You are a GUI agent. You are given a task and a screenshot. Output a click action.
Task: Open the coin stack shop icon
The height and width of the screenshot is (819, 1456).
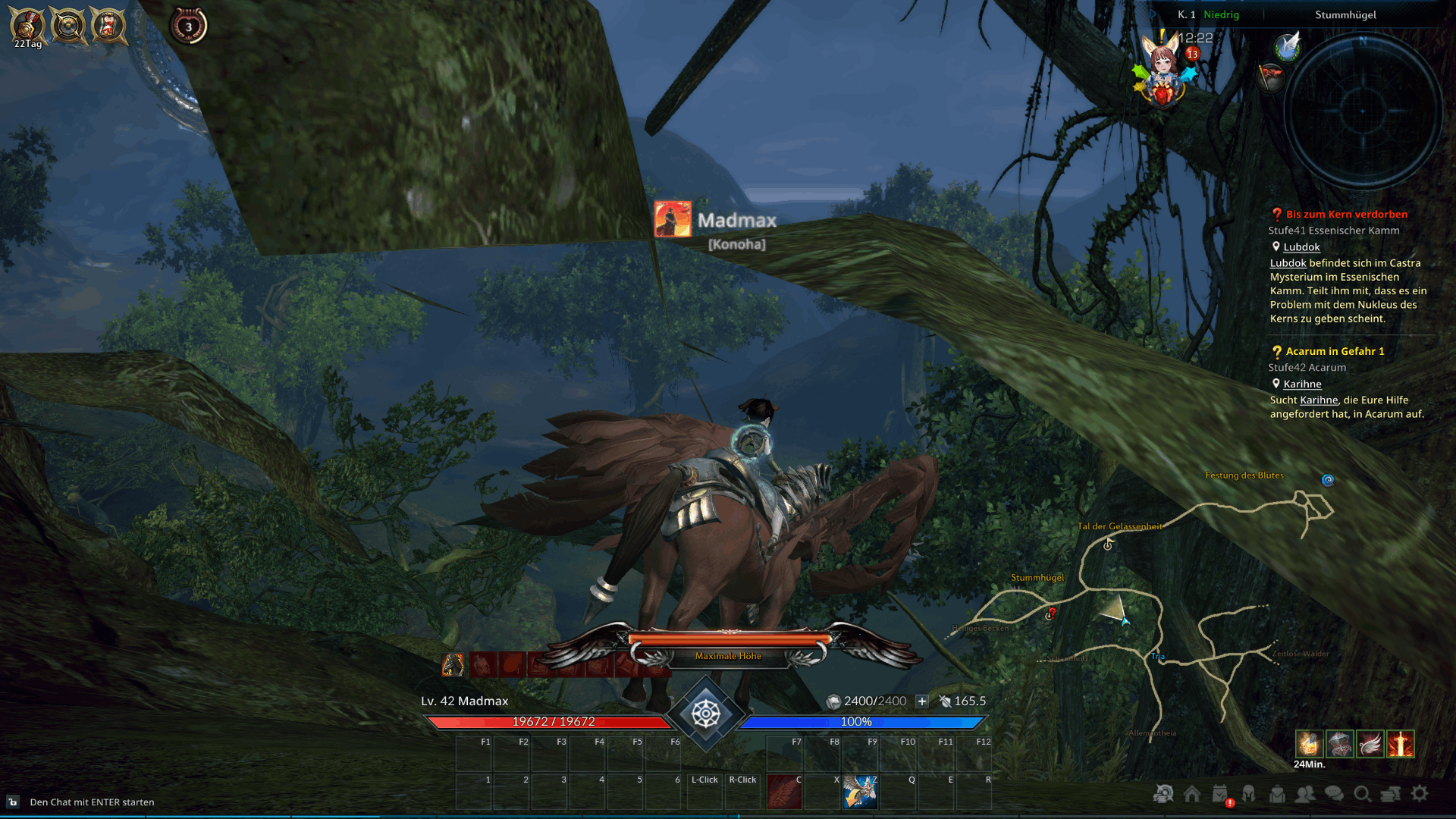pos(1391,793)
